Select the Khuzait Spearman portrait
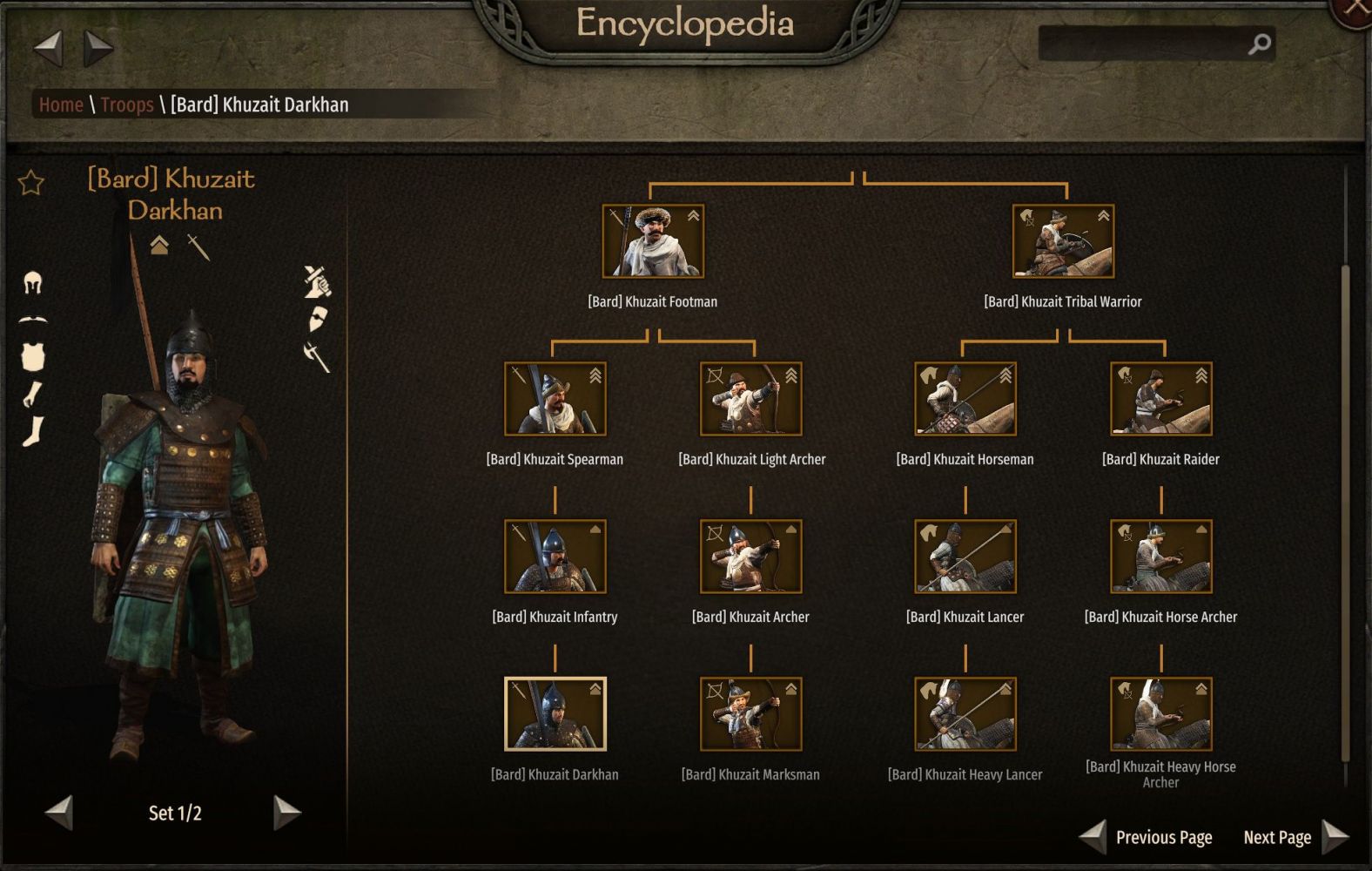The height and width of the screenshot is (871, 1372). [x=555, y=399]
